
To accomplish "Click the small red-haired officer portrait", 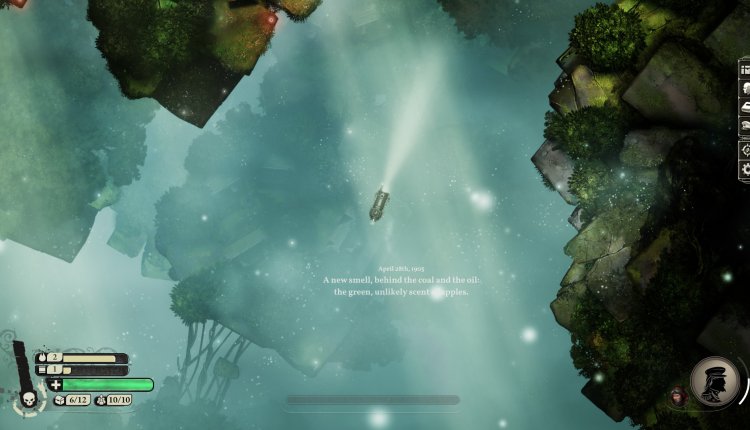I will (678, 397).
